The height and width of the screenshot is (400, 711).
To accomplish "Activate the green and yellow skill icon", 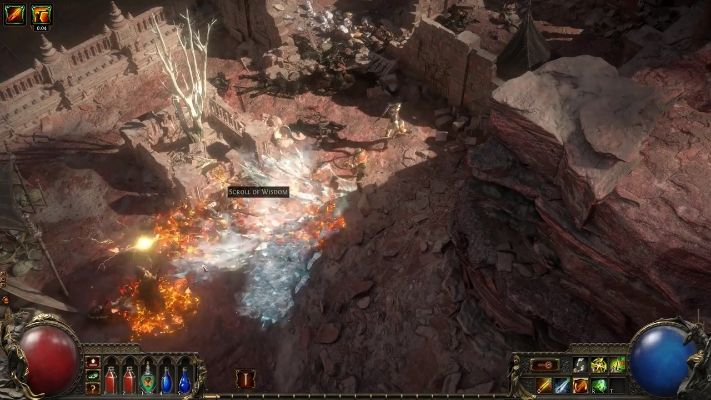I will (x=618, y=365).
